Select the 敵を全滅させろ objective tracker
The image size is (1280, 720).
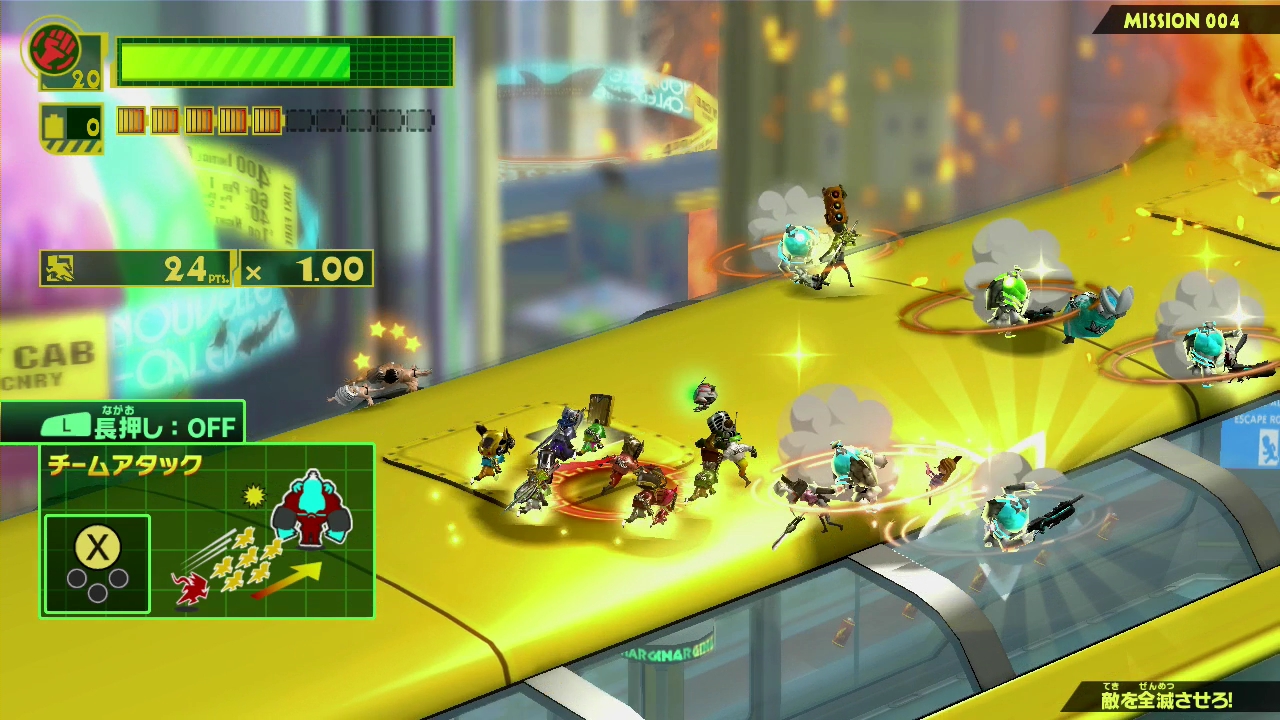(x=1166, y=700)
